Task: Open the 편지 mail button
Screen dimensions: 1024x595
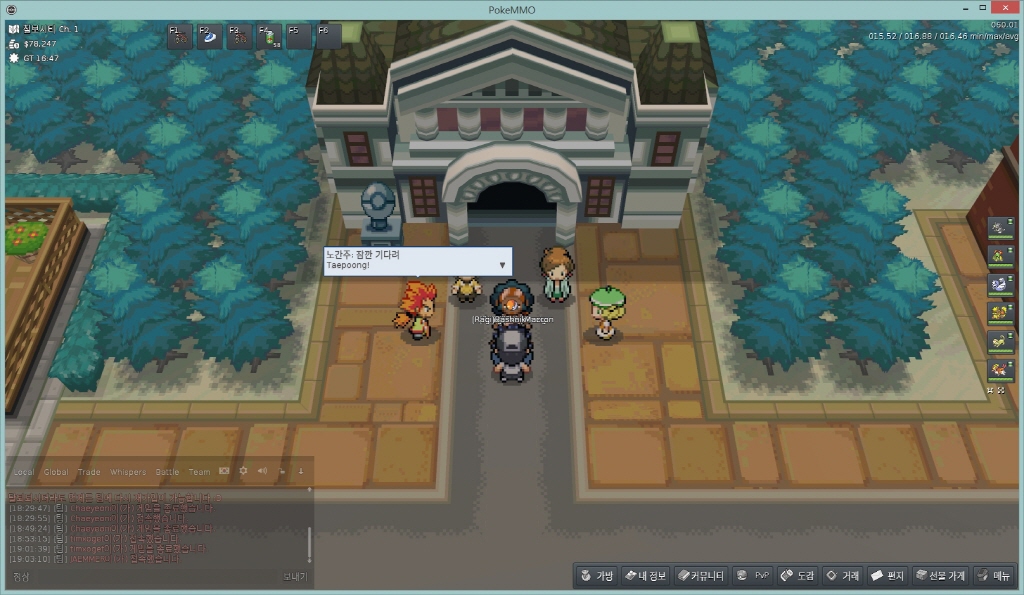Action: pyautogui.click(x=888, y=576)
